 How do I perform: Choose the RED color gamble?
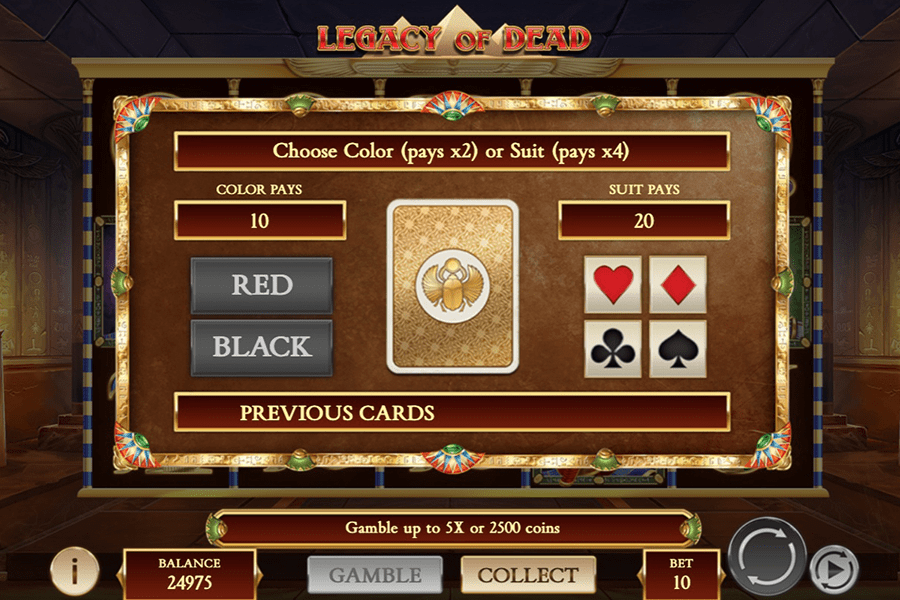click(261, 285)
